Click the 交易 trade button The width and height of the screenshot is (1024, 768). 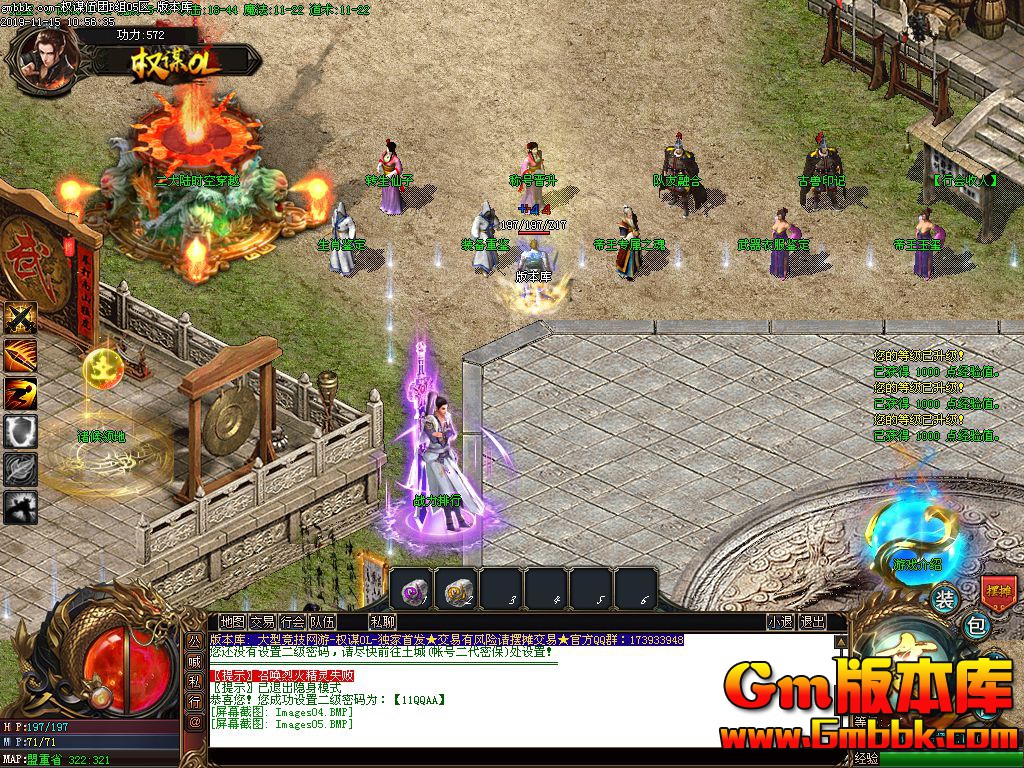[x=262, y=621]
